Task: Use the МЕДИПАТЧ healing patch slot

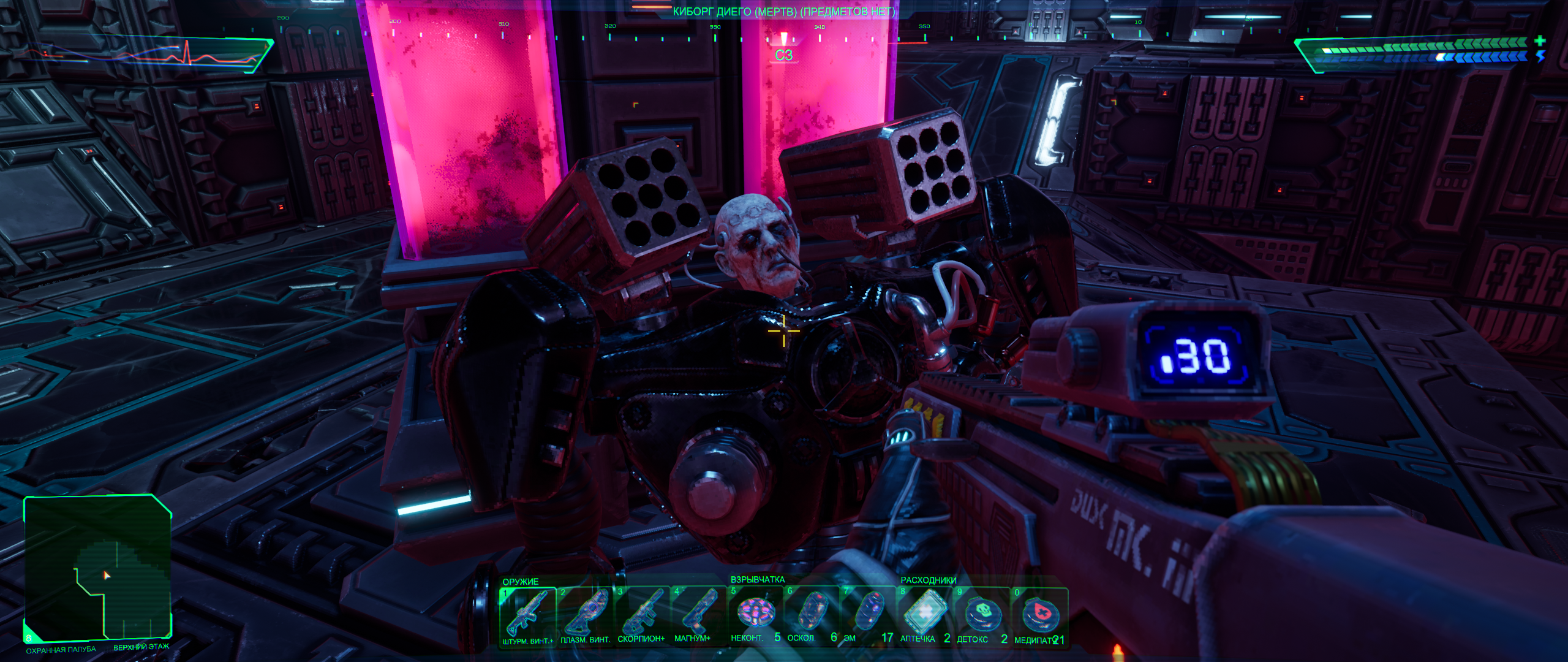Action: pos(1039,615)
